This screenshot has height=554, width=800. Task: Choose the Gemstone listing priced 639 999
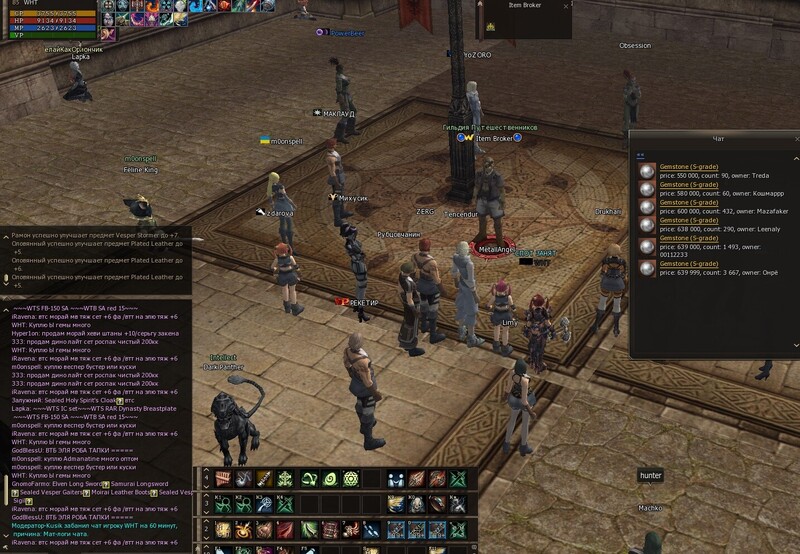pyautogui.click(x=688, y=265)
